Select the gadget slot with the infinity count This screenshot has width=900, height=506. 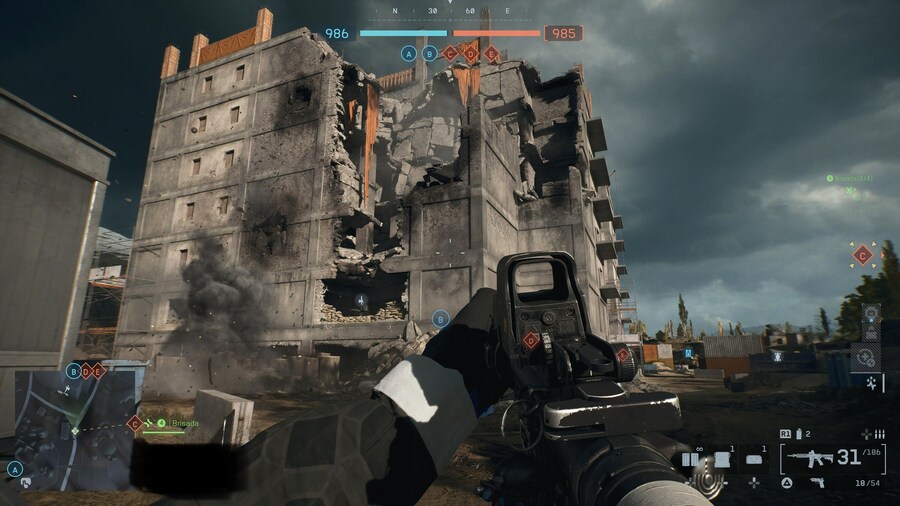pos(691,460)
